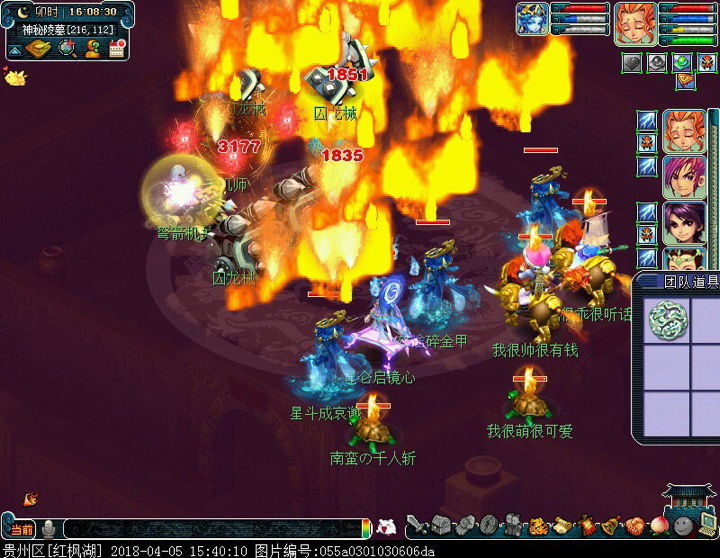
Task: Select the jade ring in team items
Action: click(664, 320)
